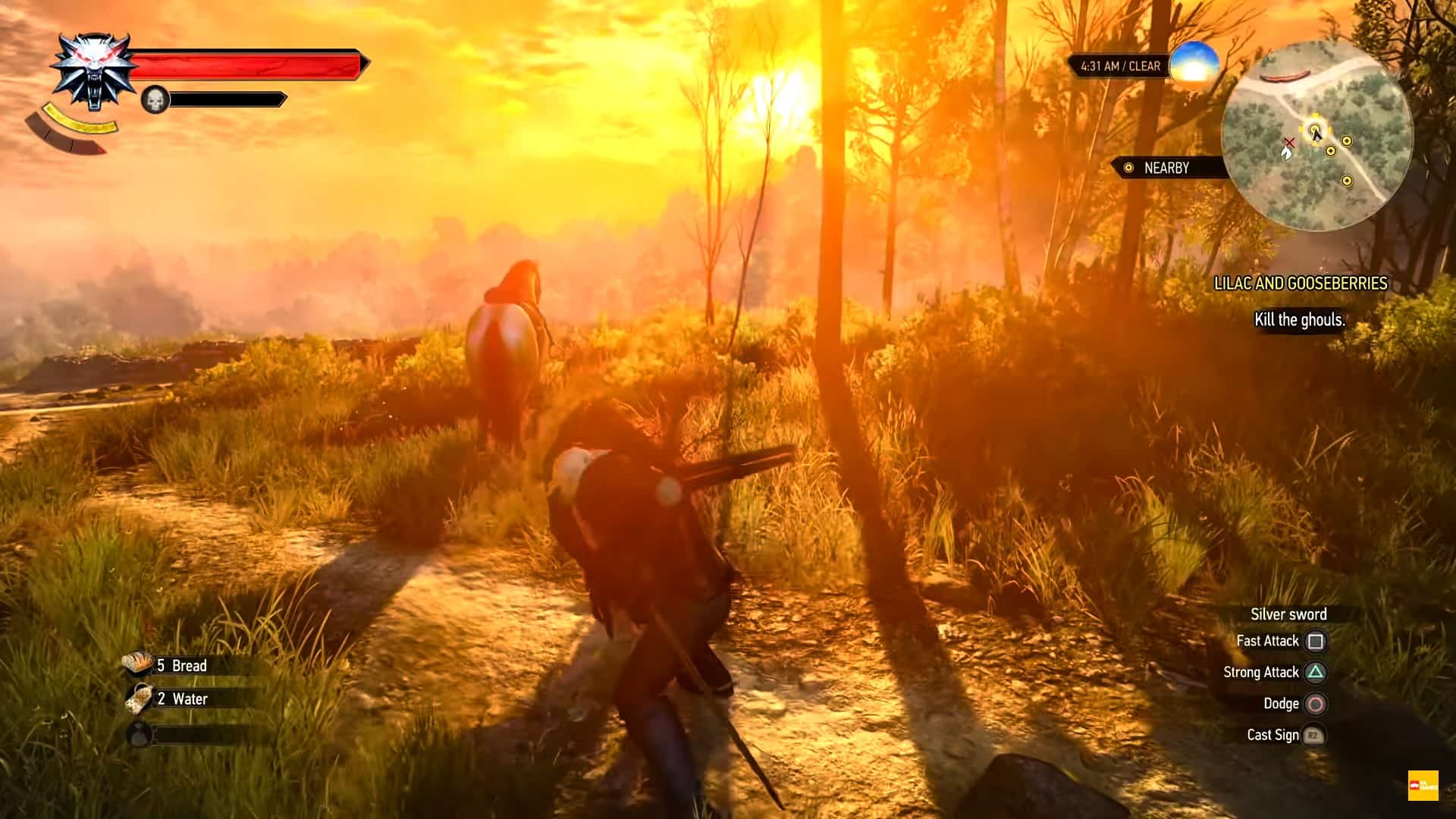This screenshot has height=819, width=1456.
Task: Click the red X marker on minimap
Action: click(x=1289, y=142)
